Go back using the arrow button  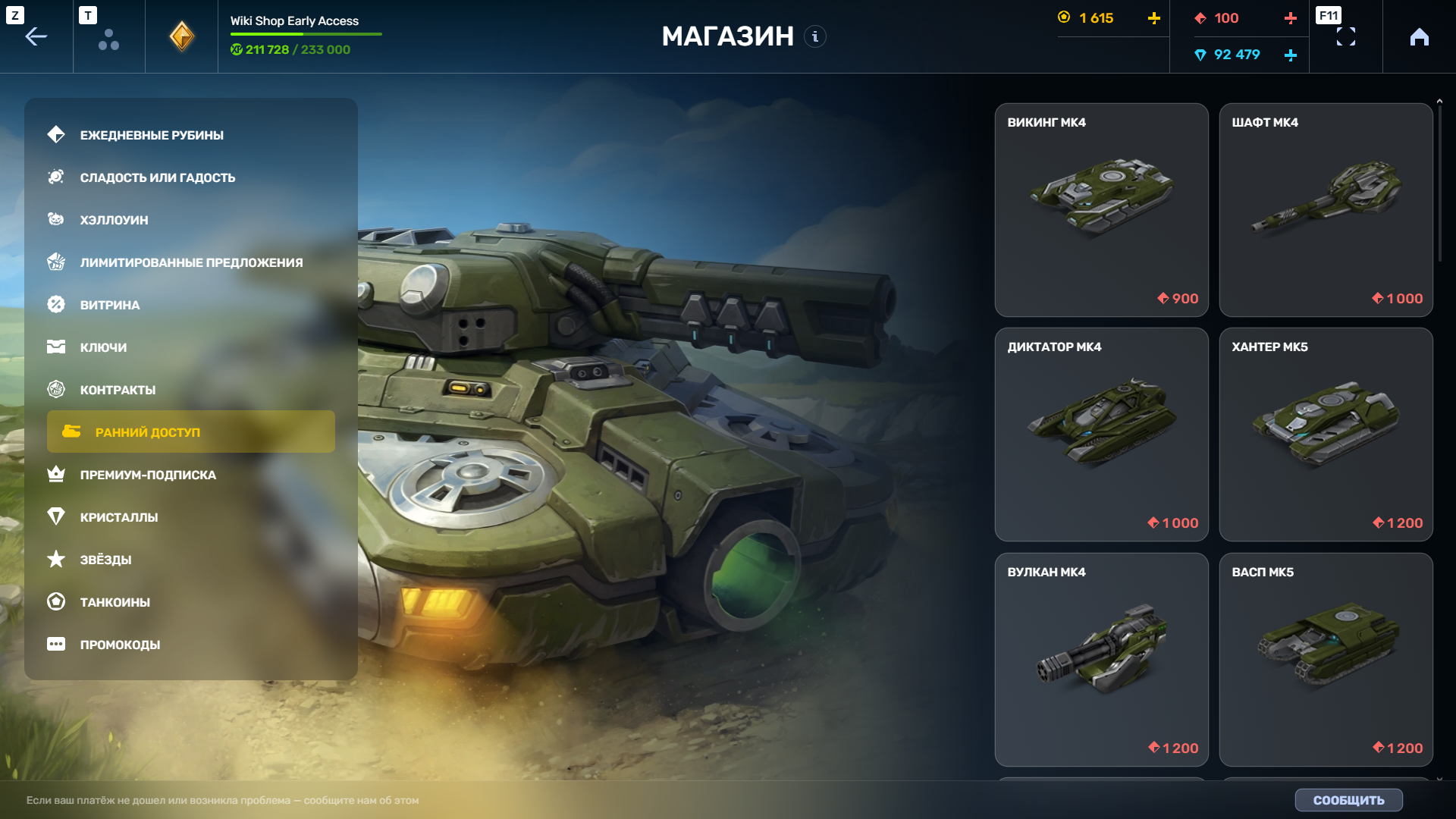36,36
